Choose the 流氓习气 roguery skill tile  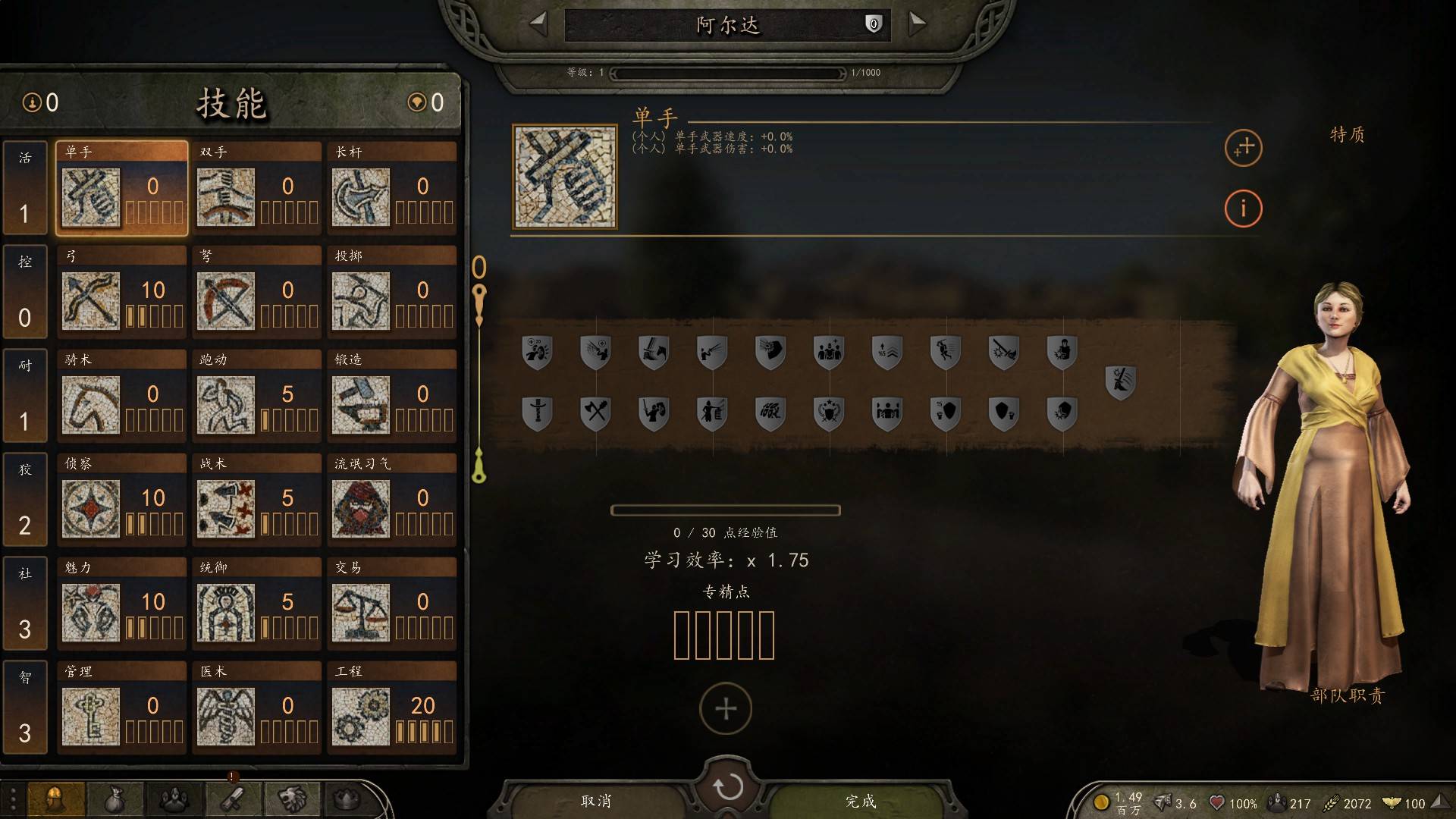coord(391,500)
